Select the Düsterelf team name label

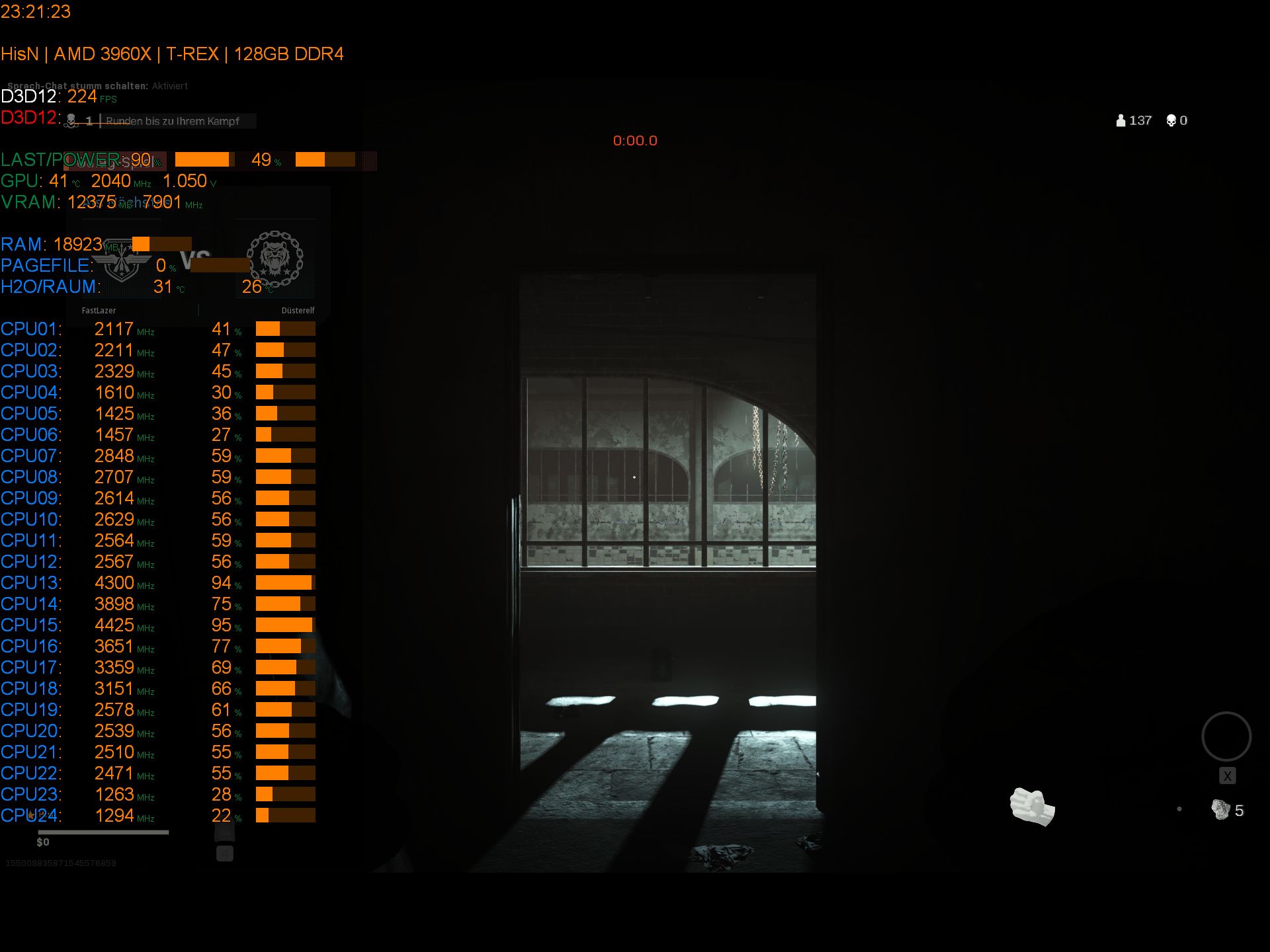(x=298, y=310)
